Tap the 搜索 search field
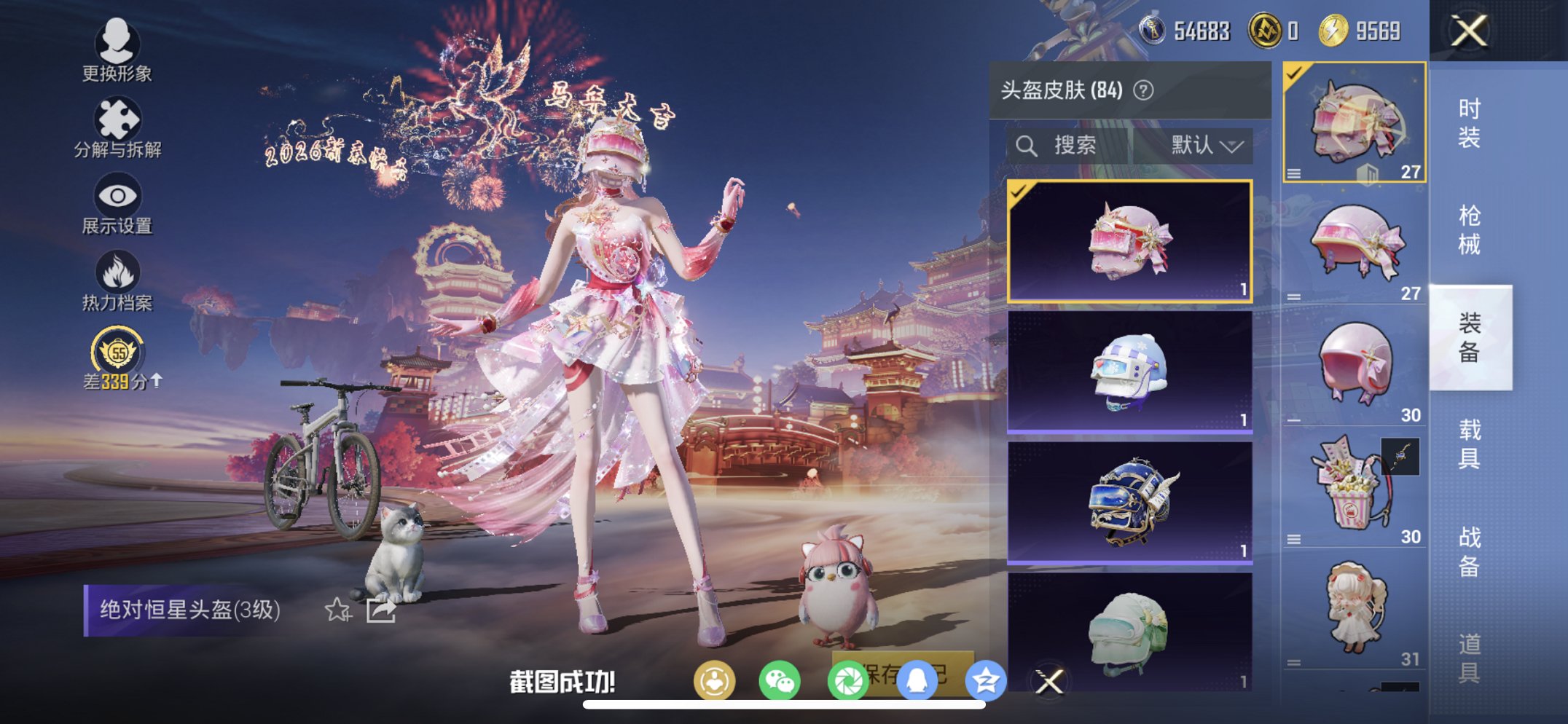The width and height of the screenshot is (1568, 724). point(1071,145)
